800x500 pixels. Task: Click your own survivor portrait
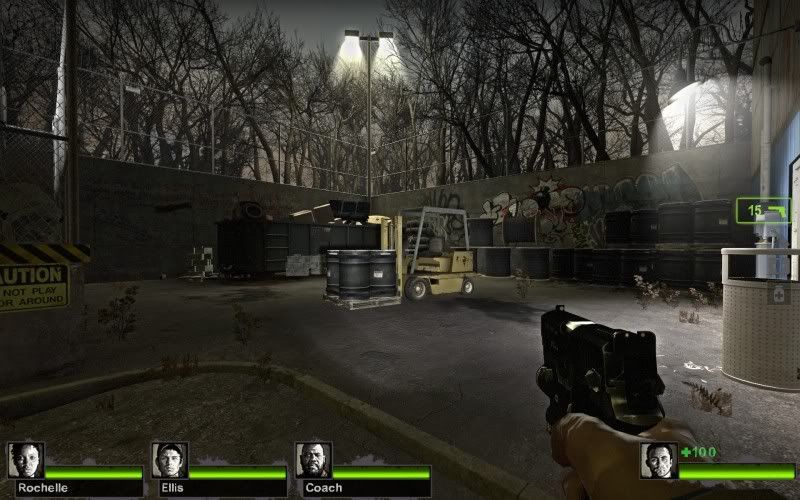click(x=658, y=460)
